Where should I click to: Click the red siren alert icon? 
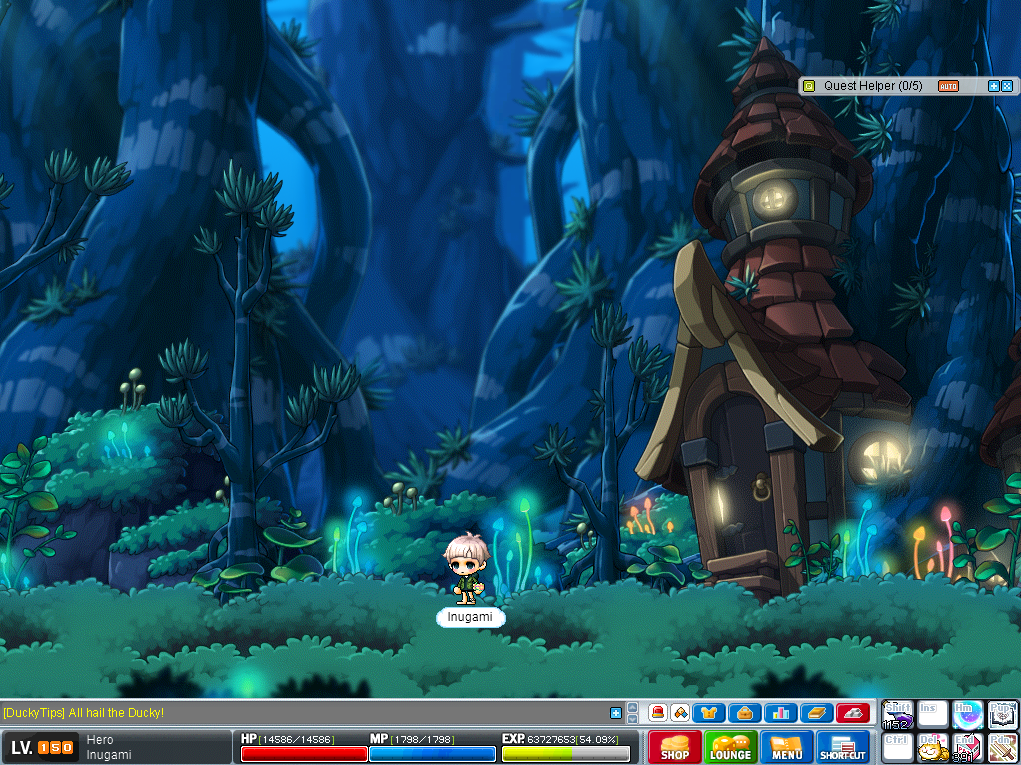tap(658, 713)
